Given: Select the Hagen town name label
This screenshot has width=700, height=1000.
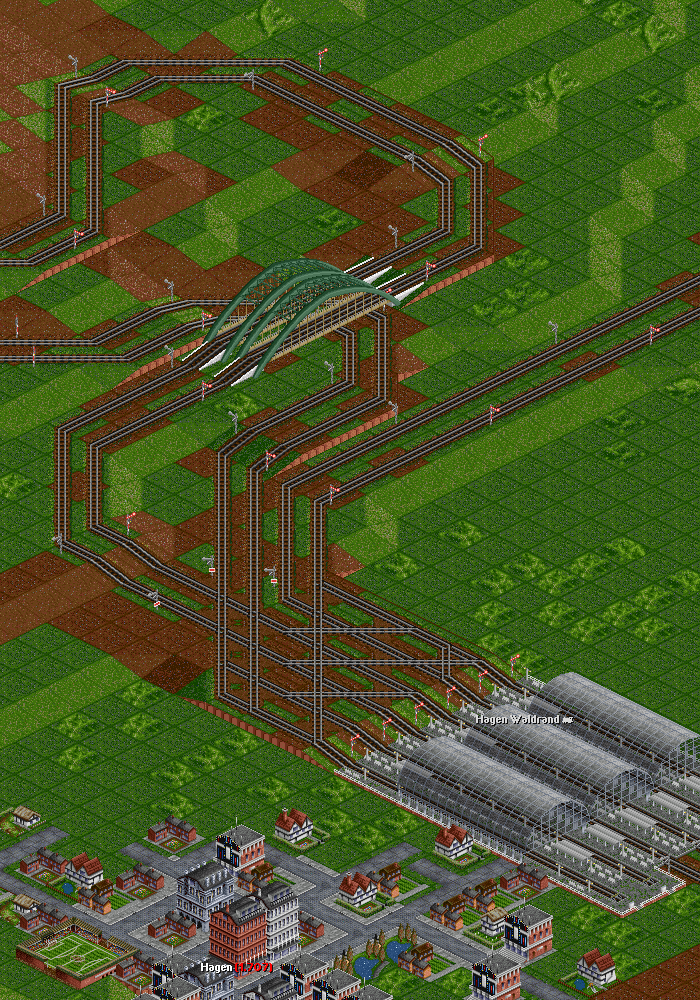Looking at the screenshot, I should point(216,967).
